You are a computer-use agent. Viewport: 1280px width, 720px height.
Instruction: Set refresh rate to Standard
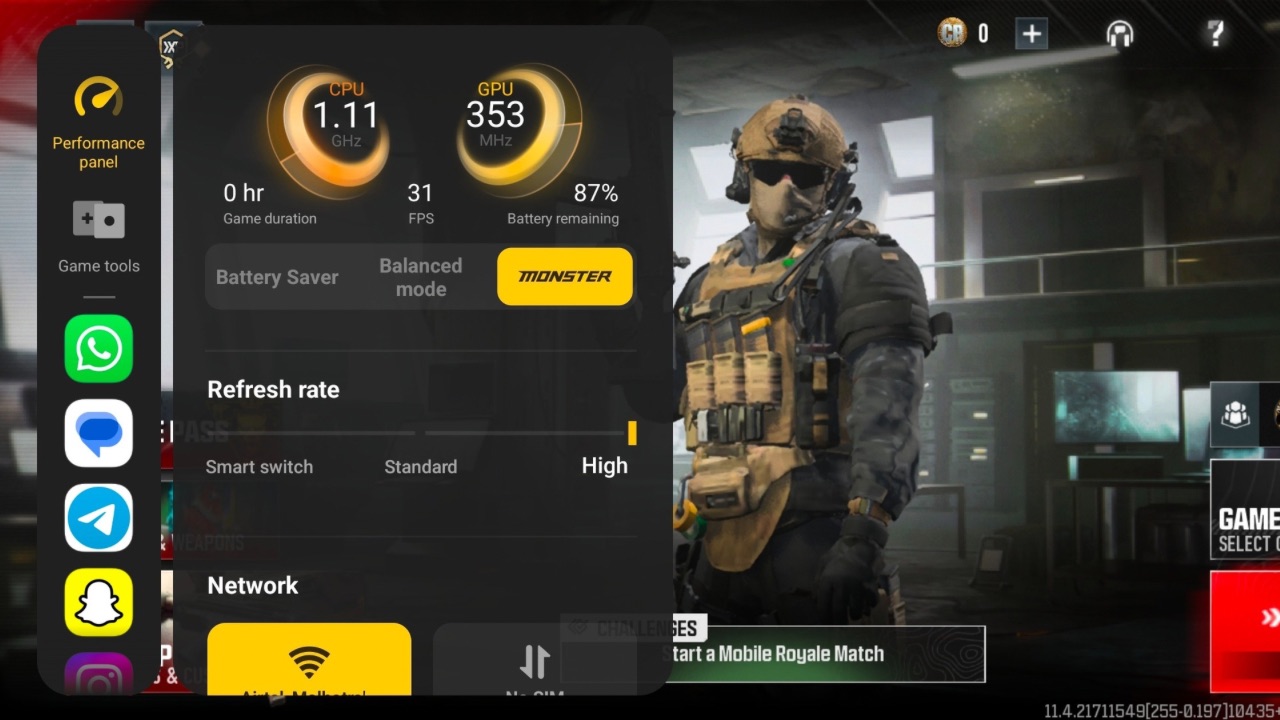(x=420, y=466)
